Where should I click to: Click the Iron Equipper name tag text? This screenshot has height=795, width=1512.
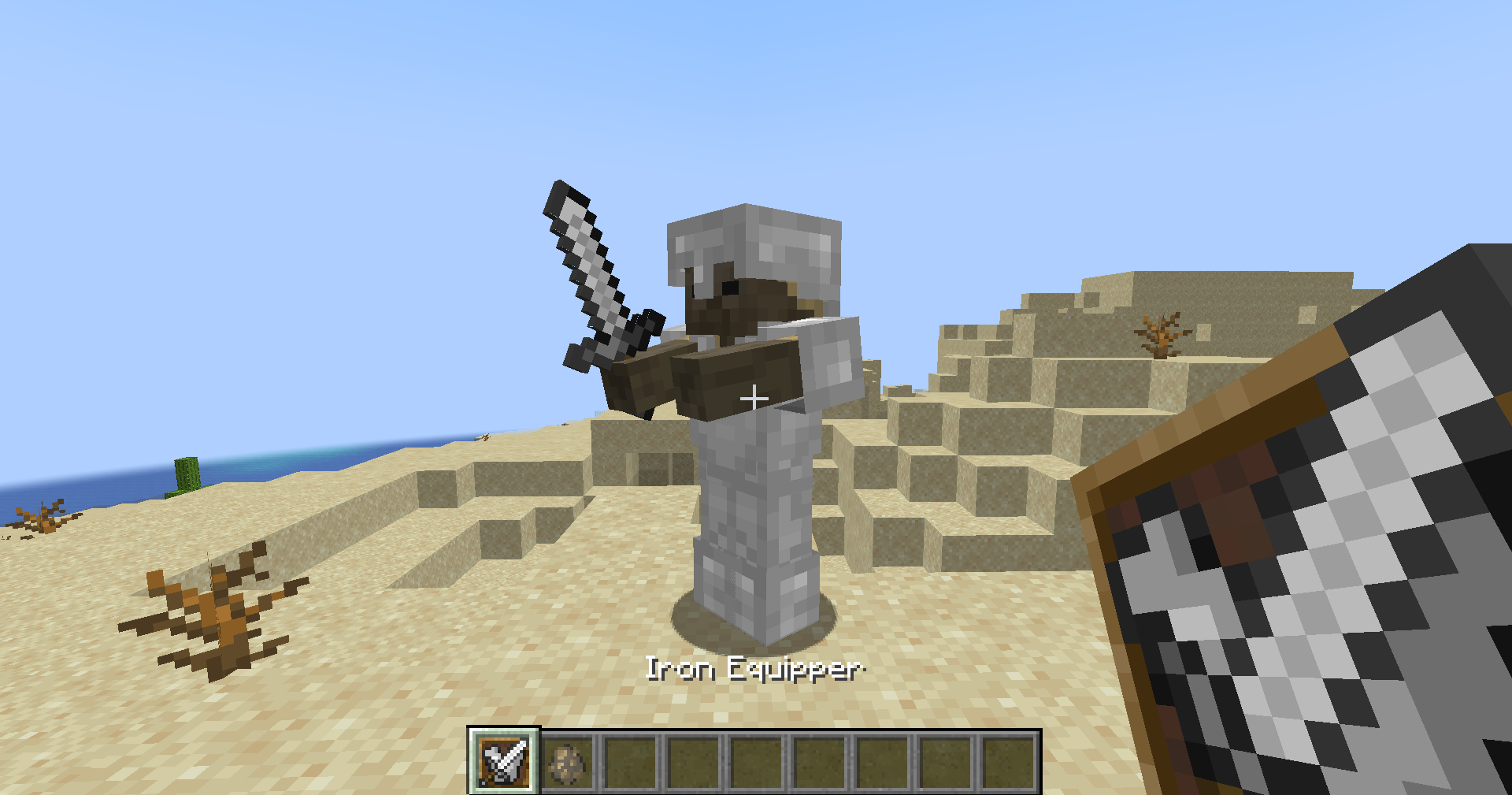[754, 669]
